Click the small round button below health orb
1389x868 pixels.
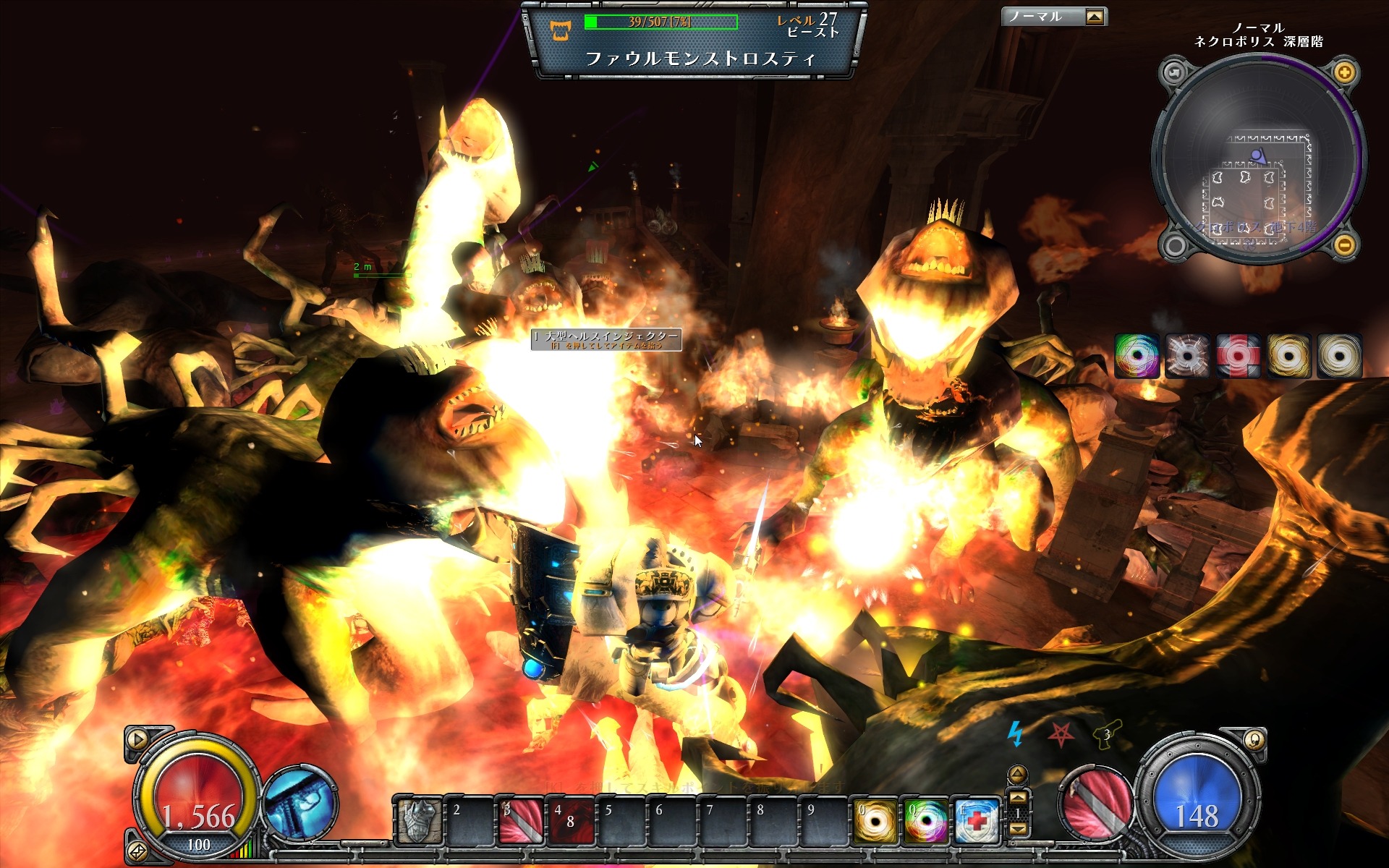(x=137, y=851)
